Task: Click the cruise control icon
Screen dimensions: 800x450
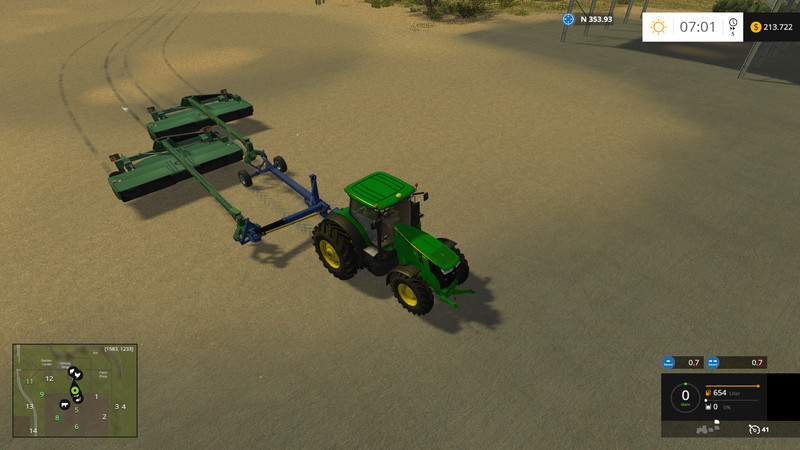Action: pyautogui.click(x=753, y=429)
